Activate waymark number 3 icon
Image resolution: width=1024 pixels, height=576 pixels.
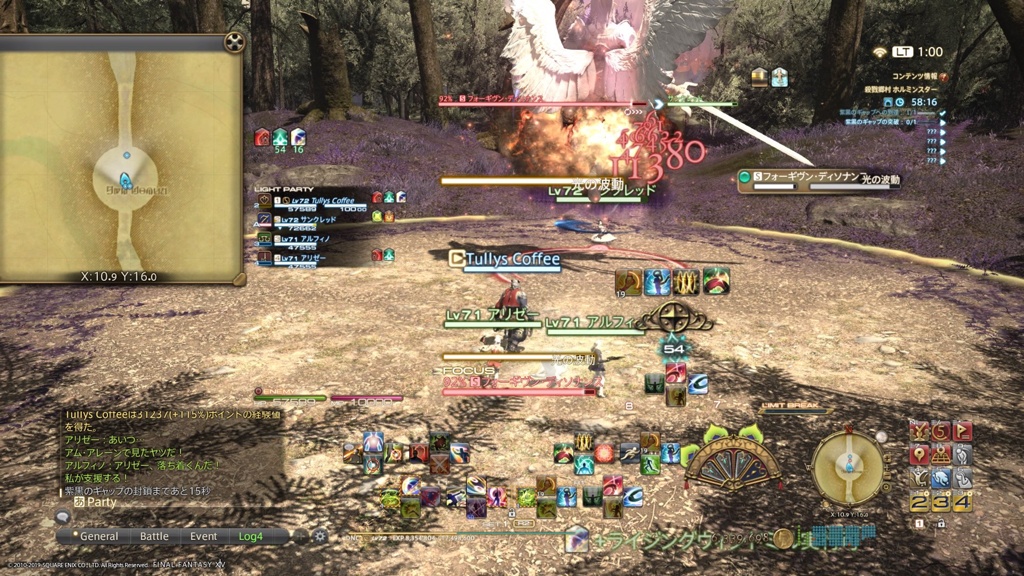pos(941,502)
